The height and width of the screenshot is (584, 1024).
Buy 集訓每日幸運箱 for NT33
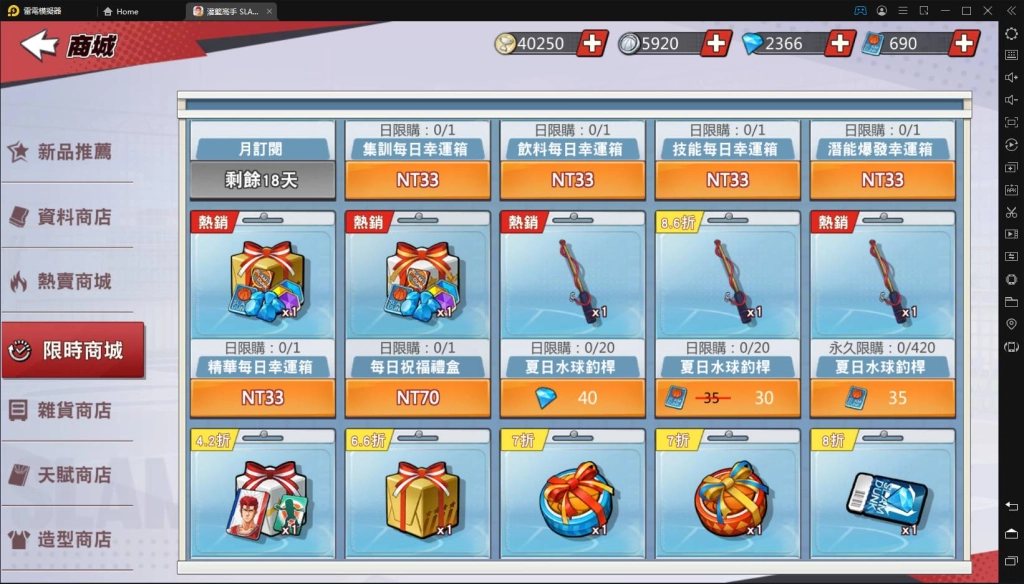tap(417, 180)
